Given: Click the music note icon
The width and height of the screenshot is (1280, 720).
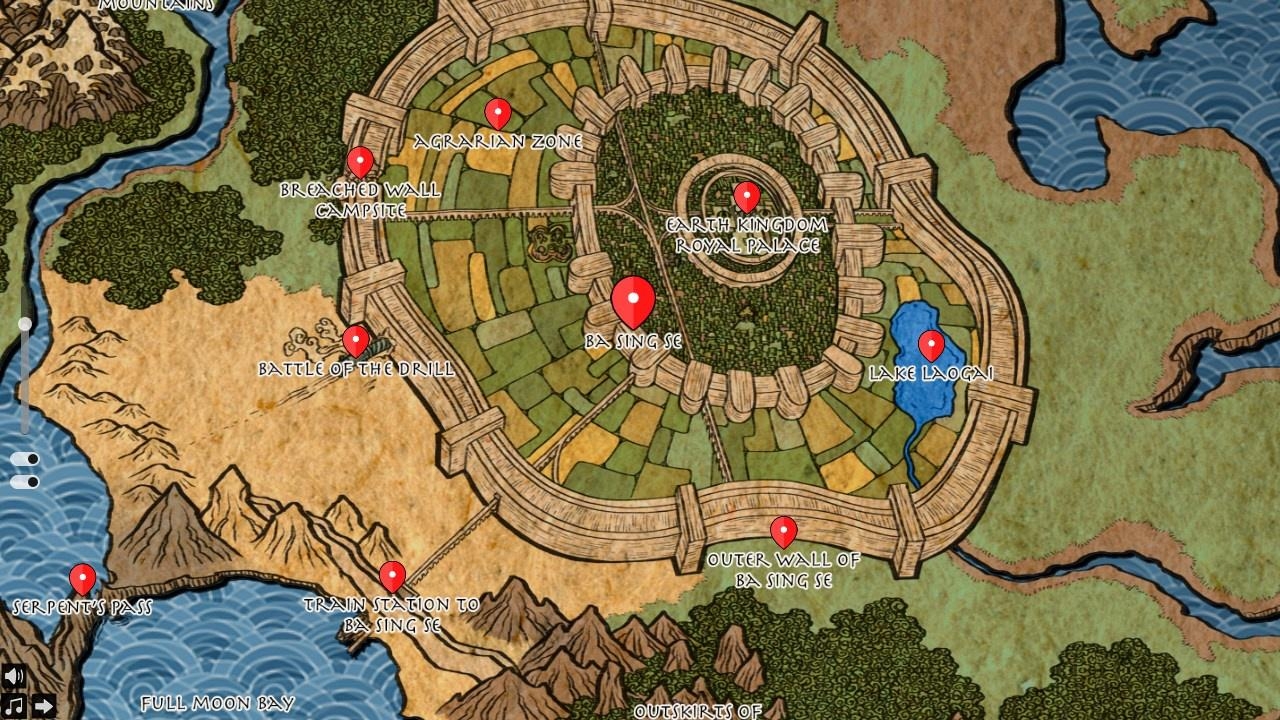Looking at the screenshot, I should [x=14, y=705].
